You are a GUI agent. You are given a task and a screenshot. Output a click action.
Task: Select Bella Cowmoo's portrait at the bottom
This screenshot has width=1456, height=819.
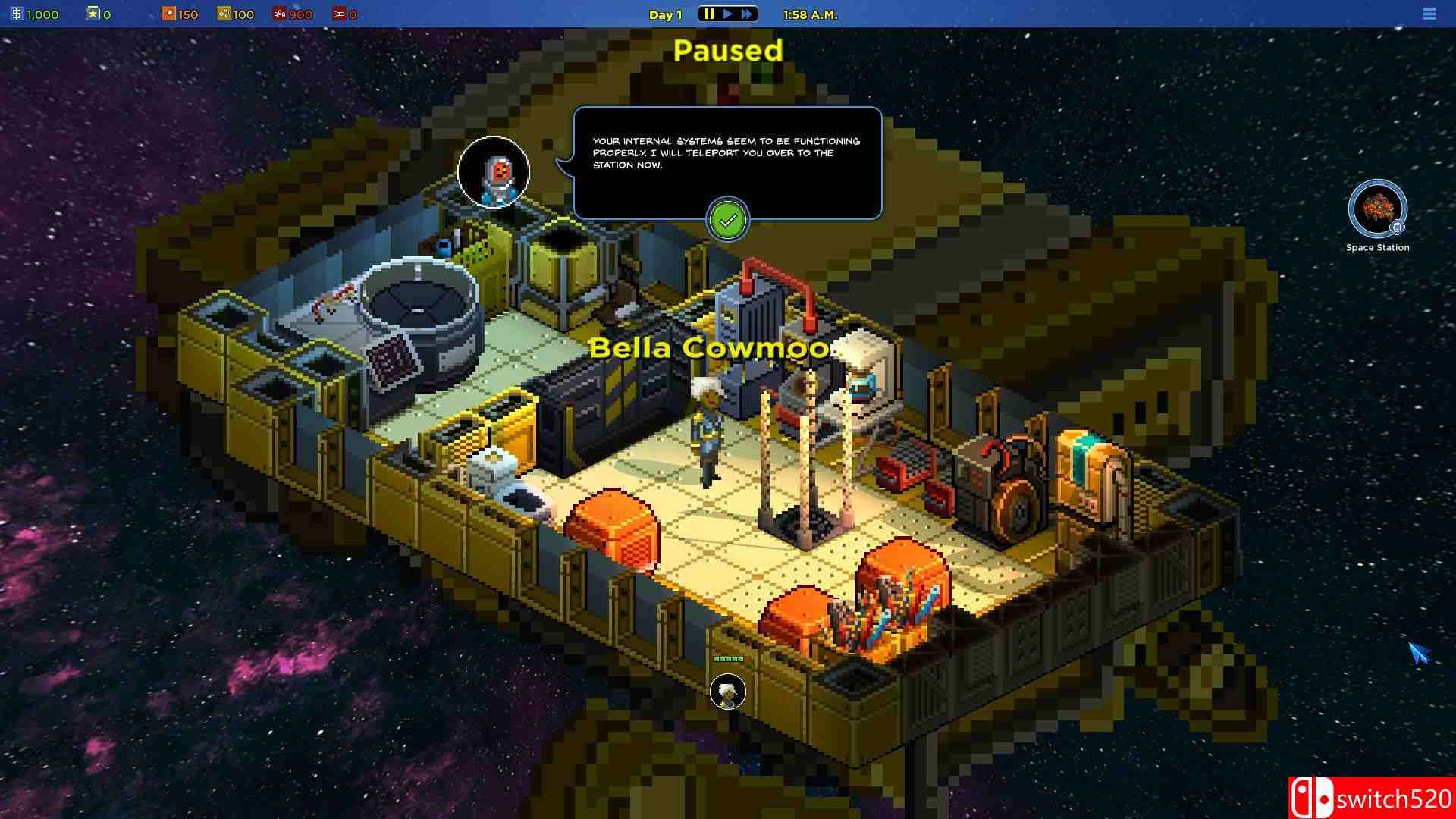click(727, 691)
